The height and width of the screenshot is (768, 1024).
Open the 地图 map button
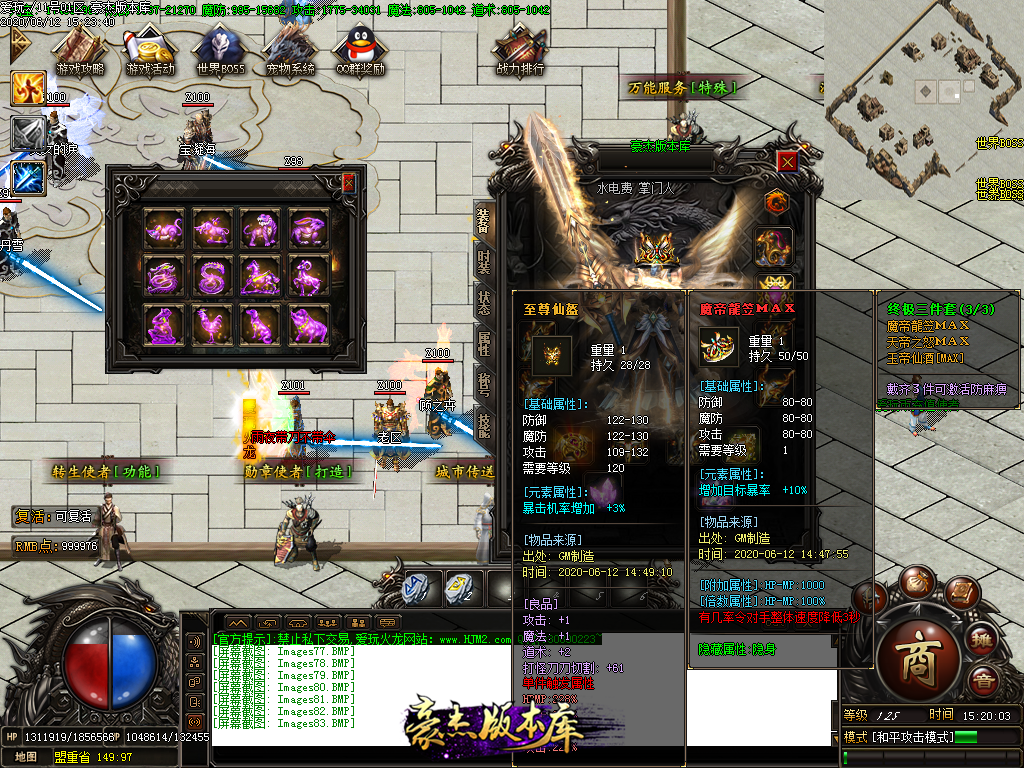[26, 757]
